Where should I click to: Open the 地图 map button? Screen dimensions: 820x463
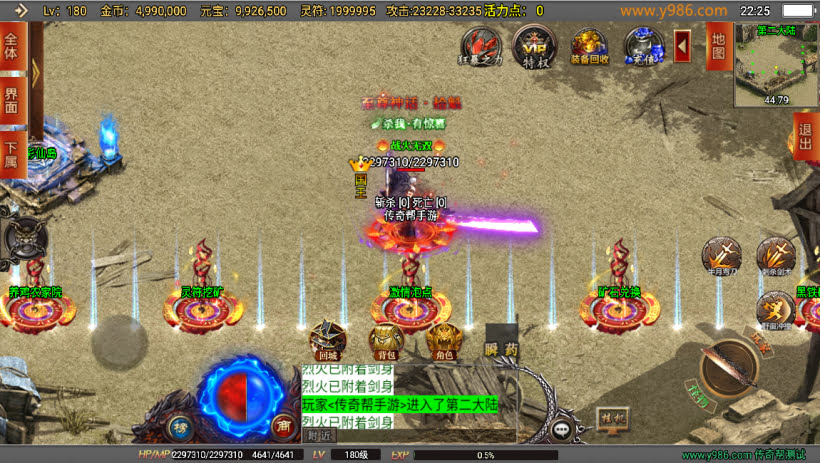point(717,46)
